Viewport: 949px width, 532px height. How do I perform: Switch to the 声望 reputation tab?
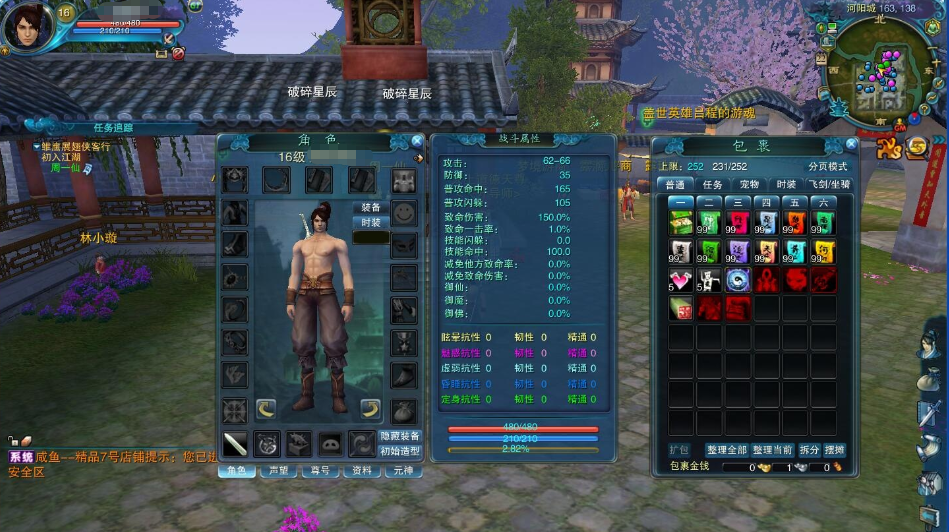pyautogui.click(x=277, y=470)
